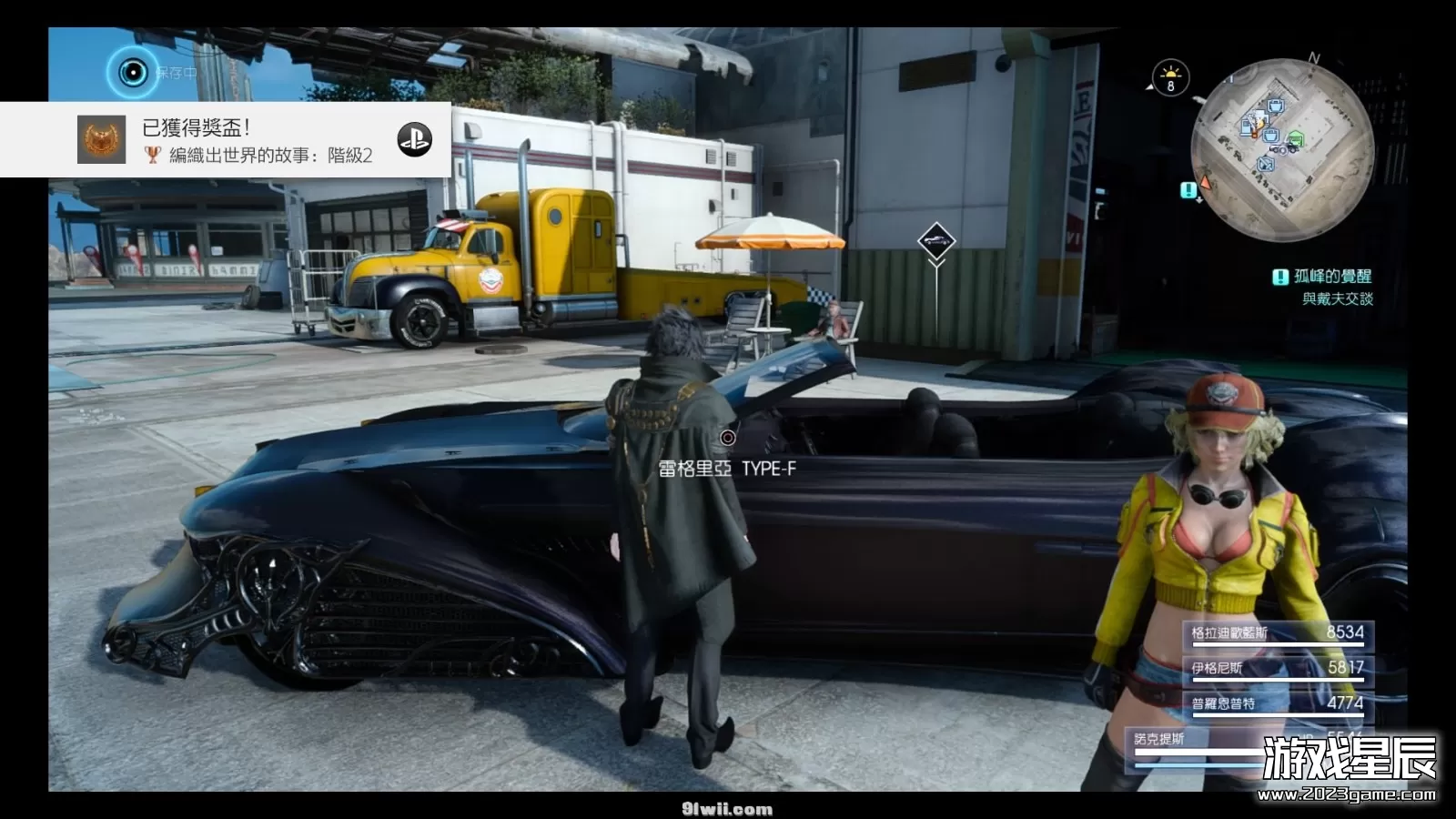Select the 雷格里亞 TYPE-F interaction label
This screenshot has height=819, width=1456.
point(726,468)
